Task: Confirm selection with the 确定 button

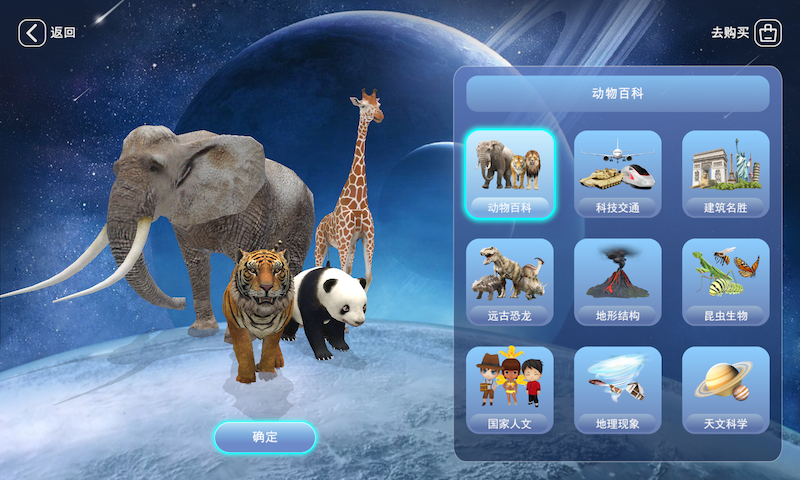Action: 265,437
